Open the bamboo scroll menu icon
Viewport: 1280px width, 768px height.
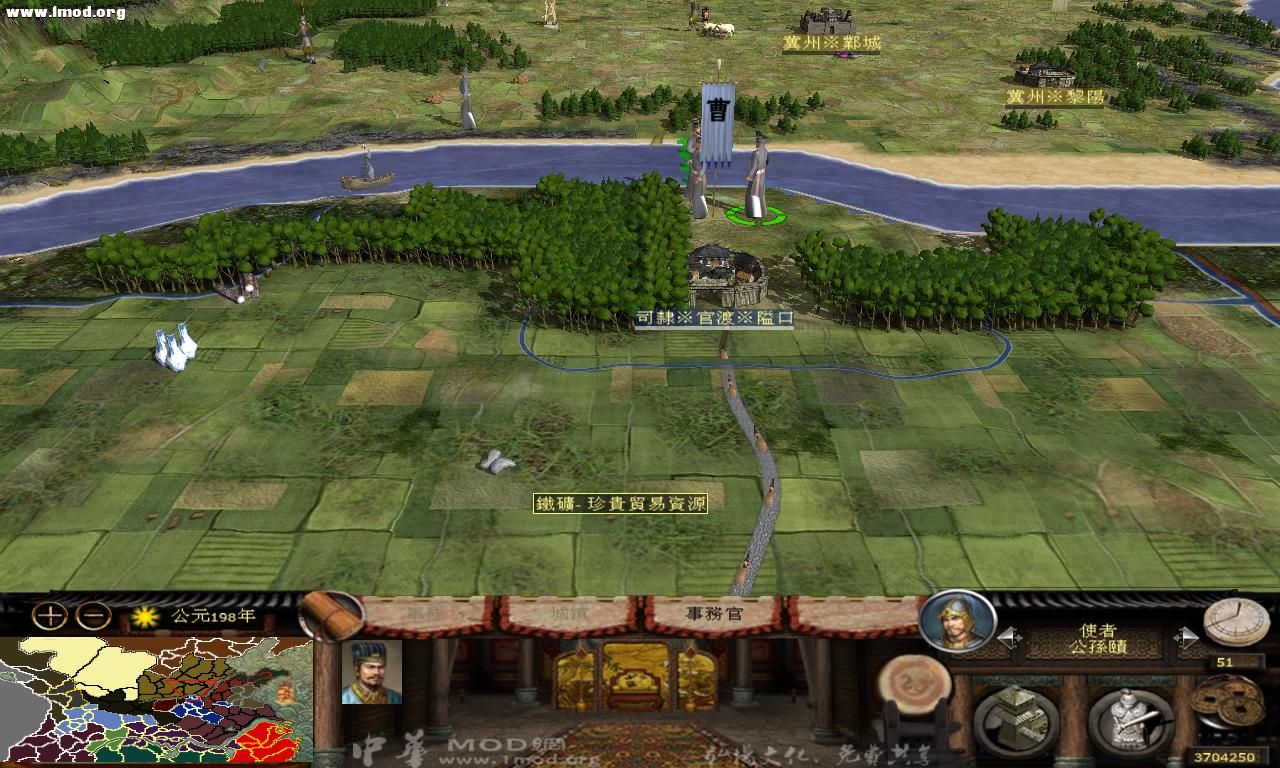pyautogui.click(x=330, y=615)
